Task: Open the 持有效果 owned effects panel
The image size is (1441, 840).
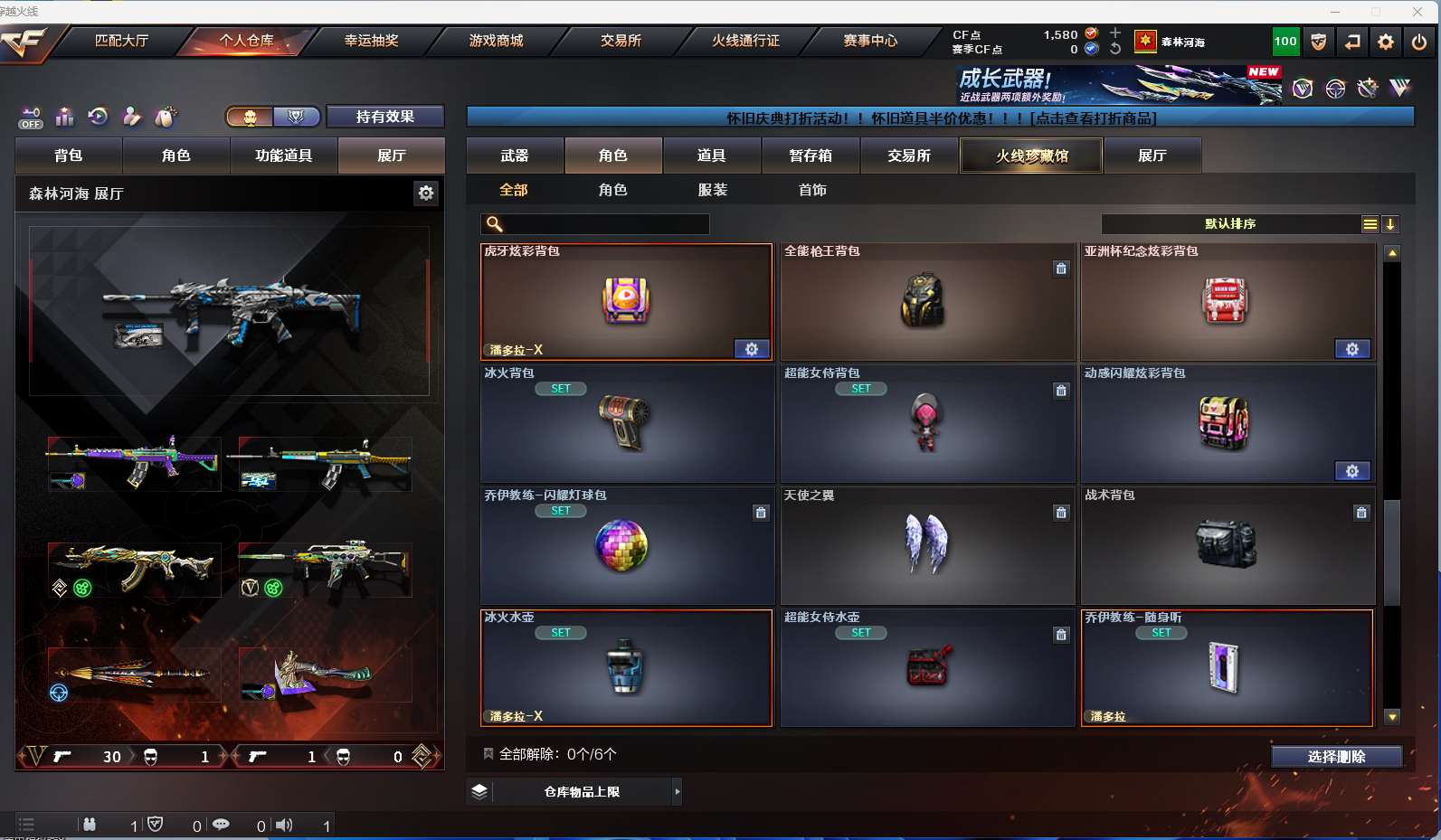Action: tap(384, 117)
